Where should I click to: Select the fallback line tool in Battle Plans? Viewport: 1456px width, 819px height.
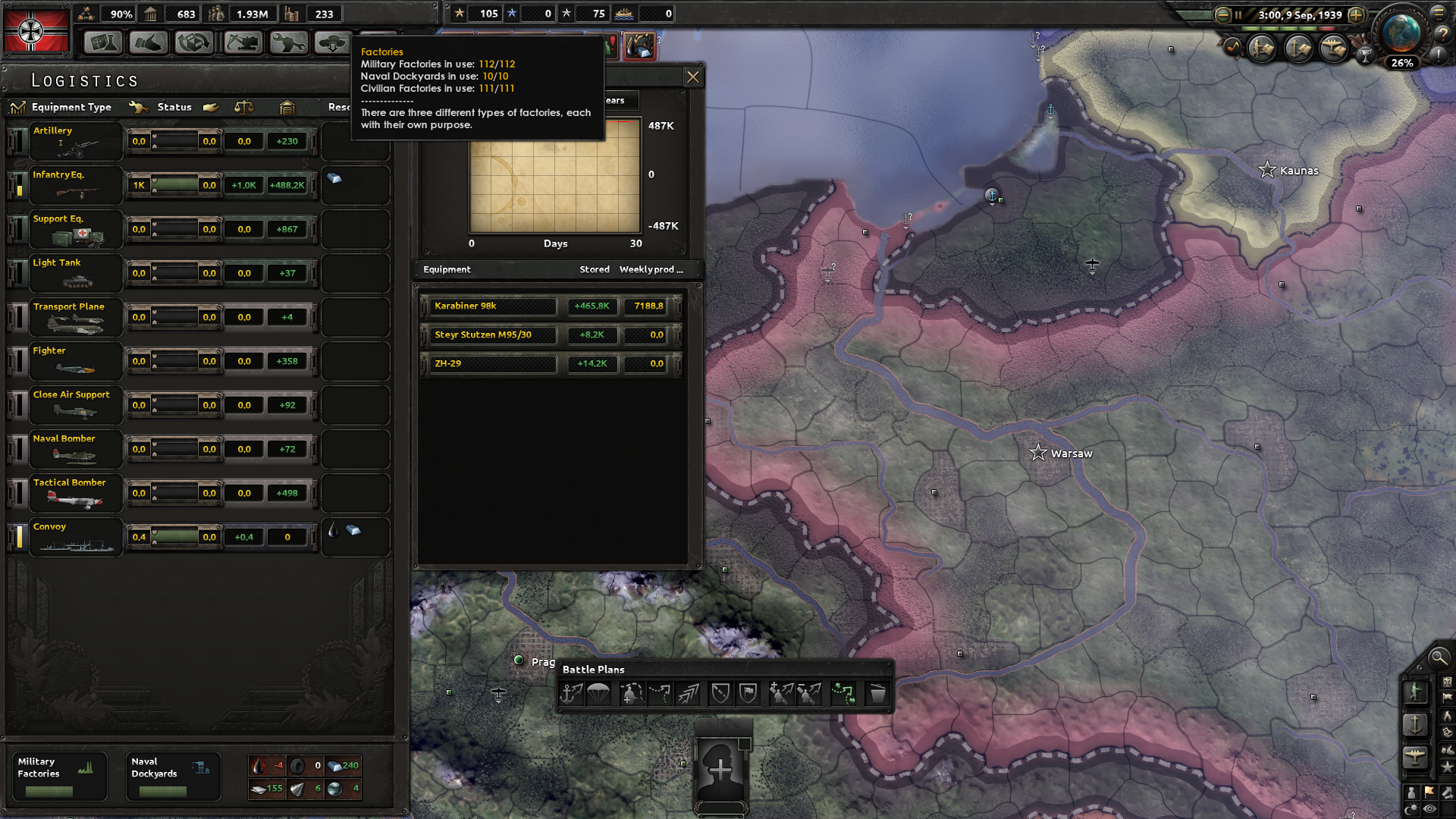coord(720,692)
